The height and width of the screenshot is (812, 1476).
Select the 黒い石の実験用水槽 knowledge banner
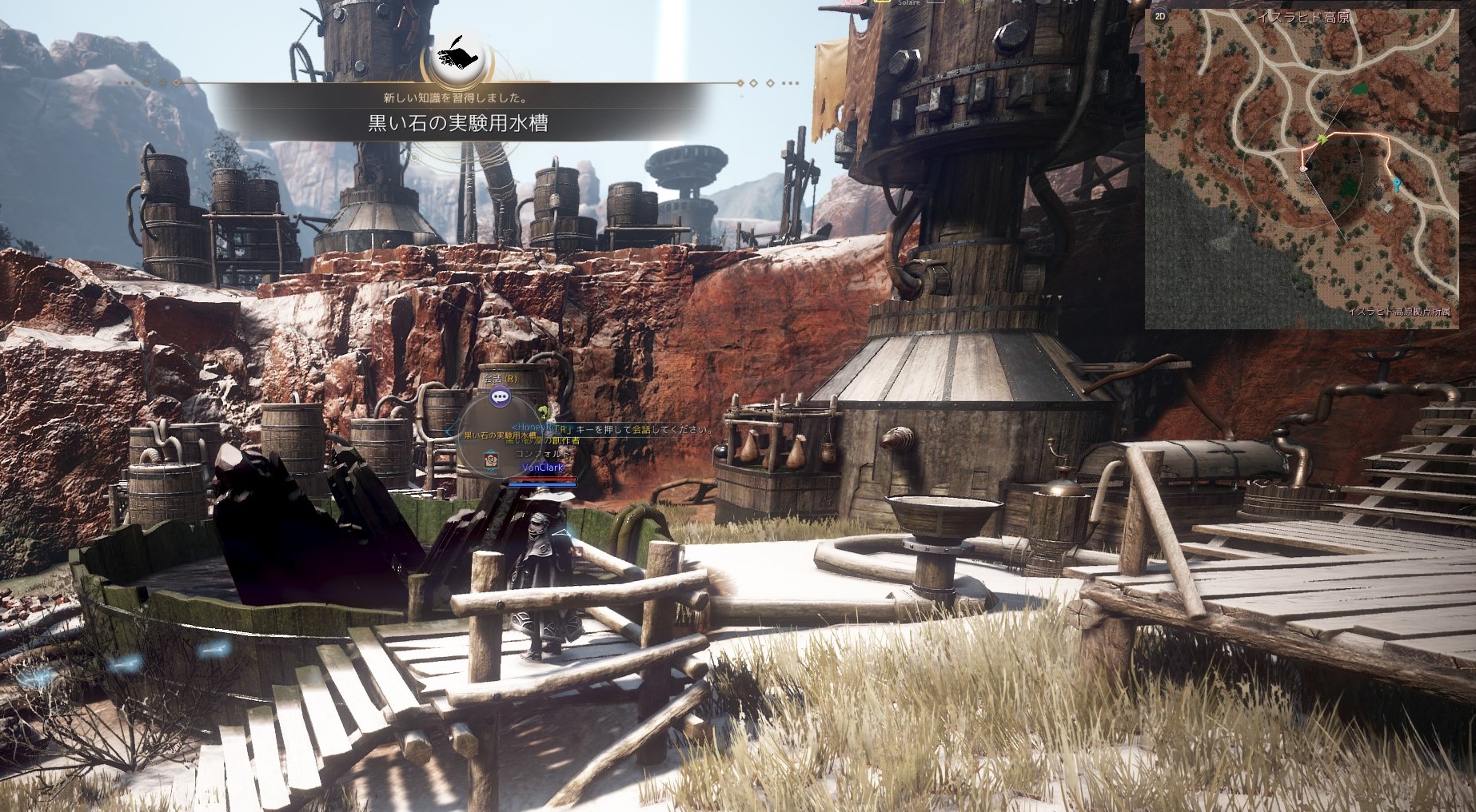[x=458, y=123]
